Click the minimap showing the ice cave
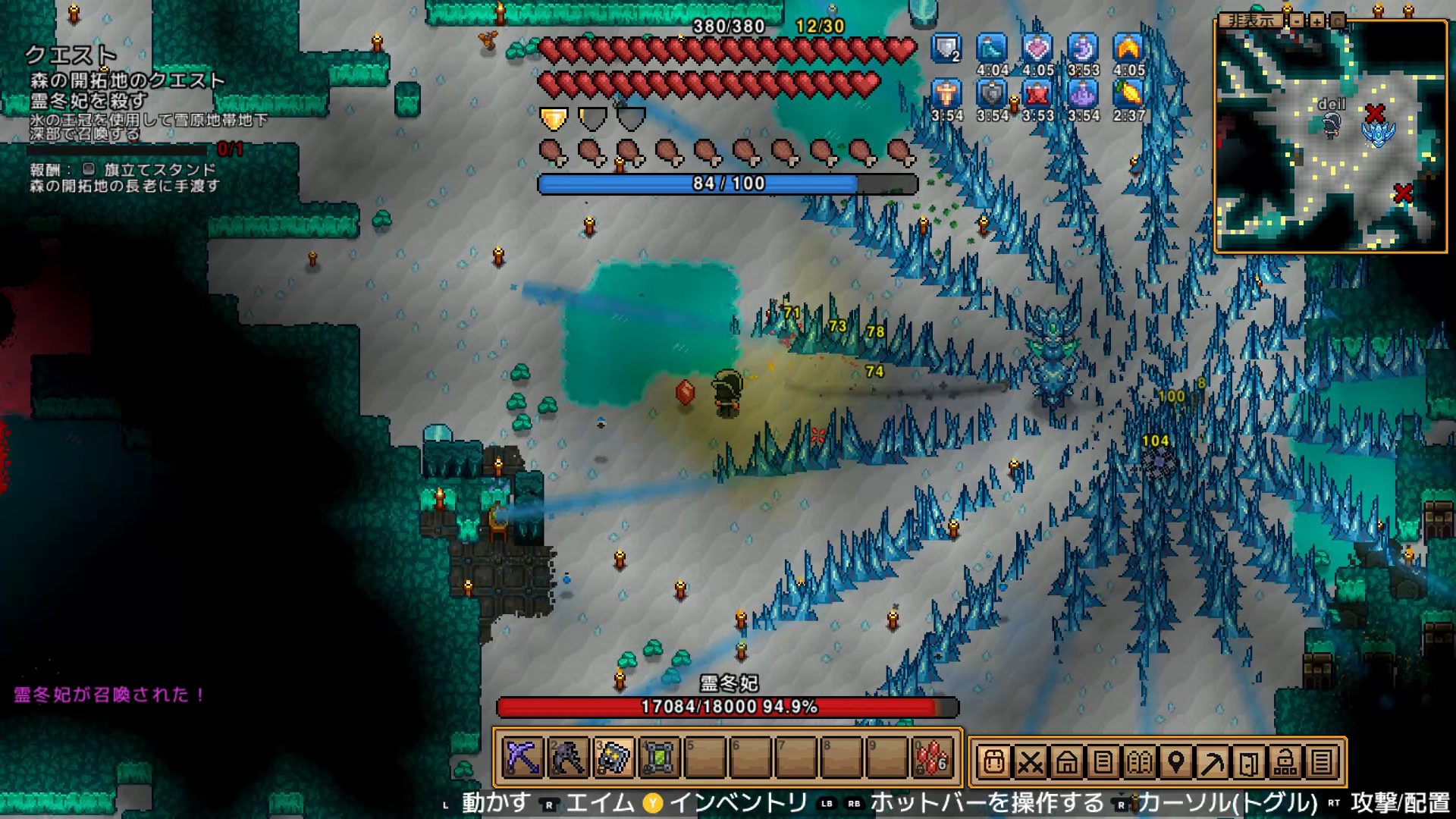This screenshot has height=819, width=1456. pos(1330,136)
